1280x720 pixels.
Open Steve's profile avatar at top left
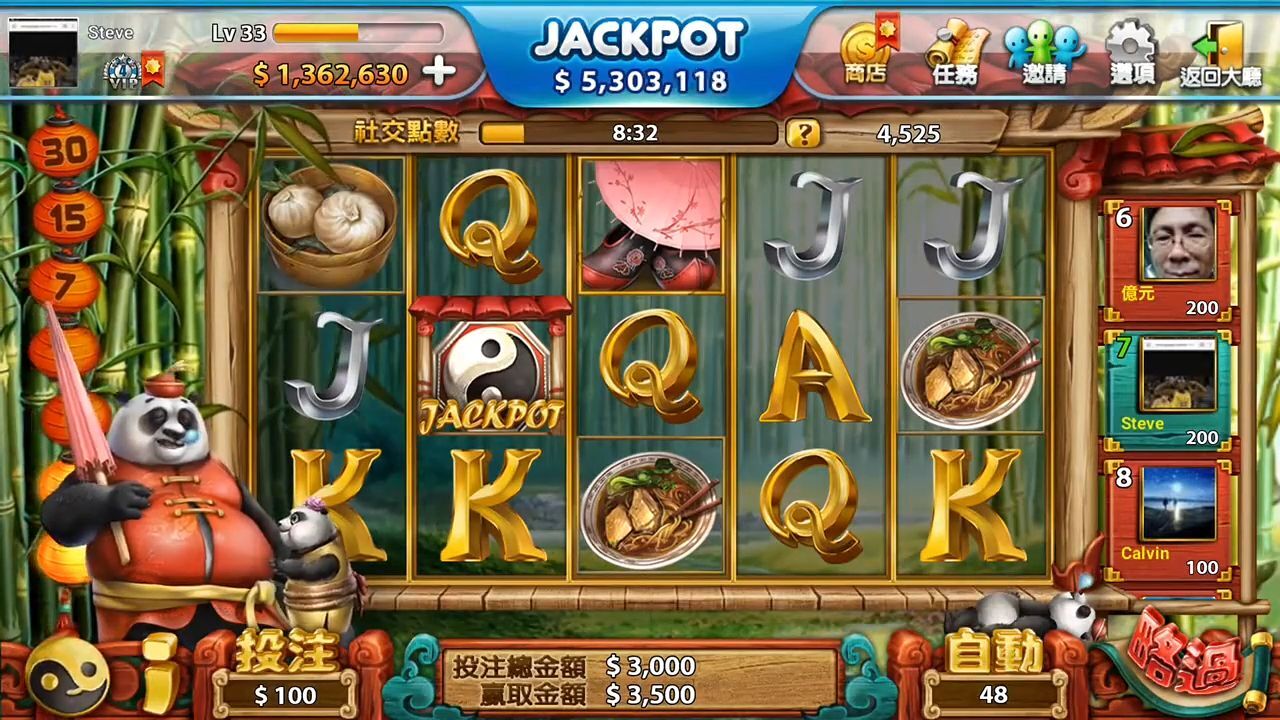coord(44,53)
